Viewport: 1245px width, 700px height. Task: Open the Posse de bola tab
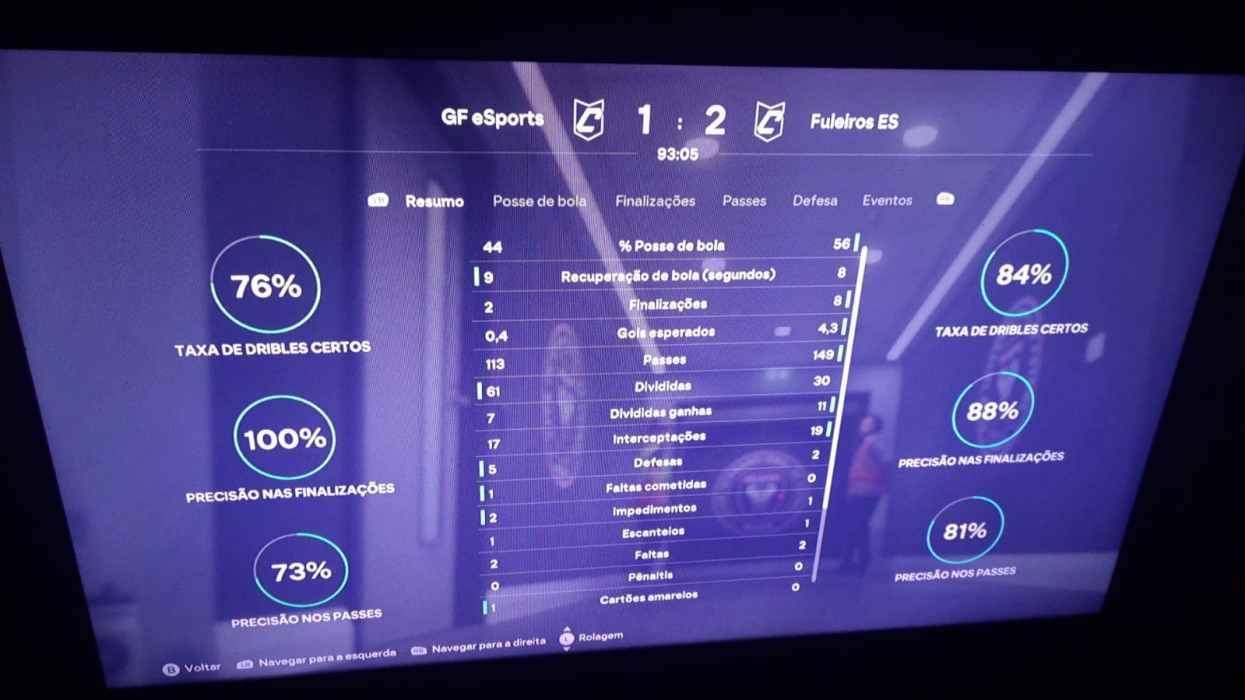tap(539, 201)
